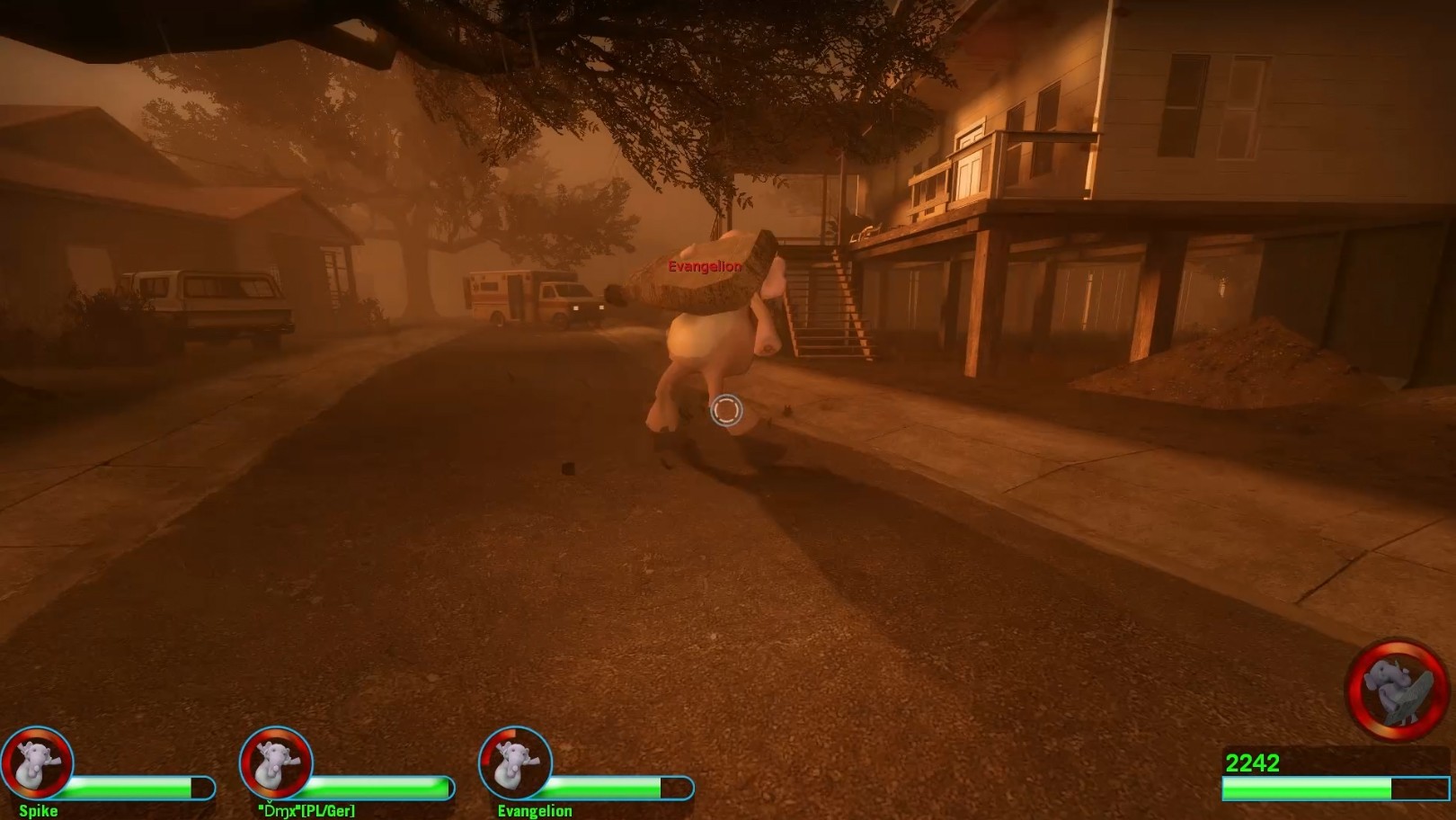This screenshot has height=820, width=1456.
Task: Select the "Ďmx"[PL/Ger] teammate portrait icon
Action: [279, 762]
